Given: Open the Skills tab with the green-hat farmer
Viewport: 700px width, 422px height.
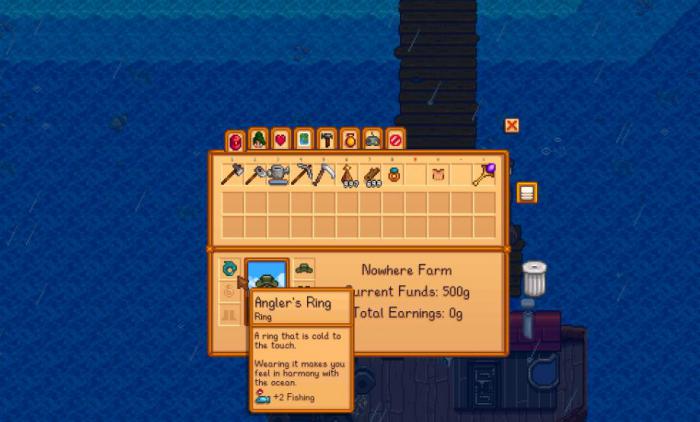Looking at the screenshot, I should coord(258,139).
